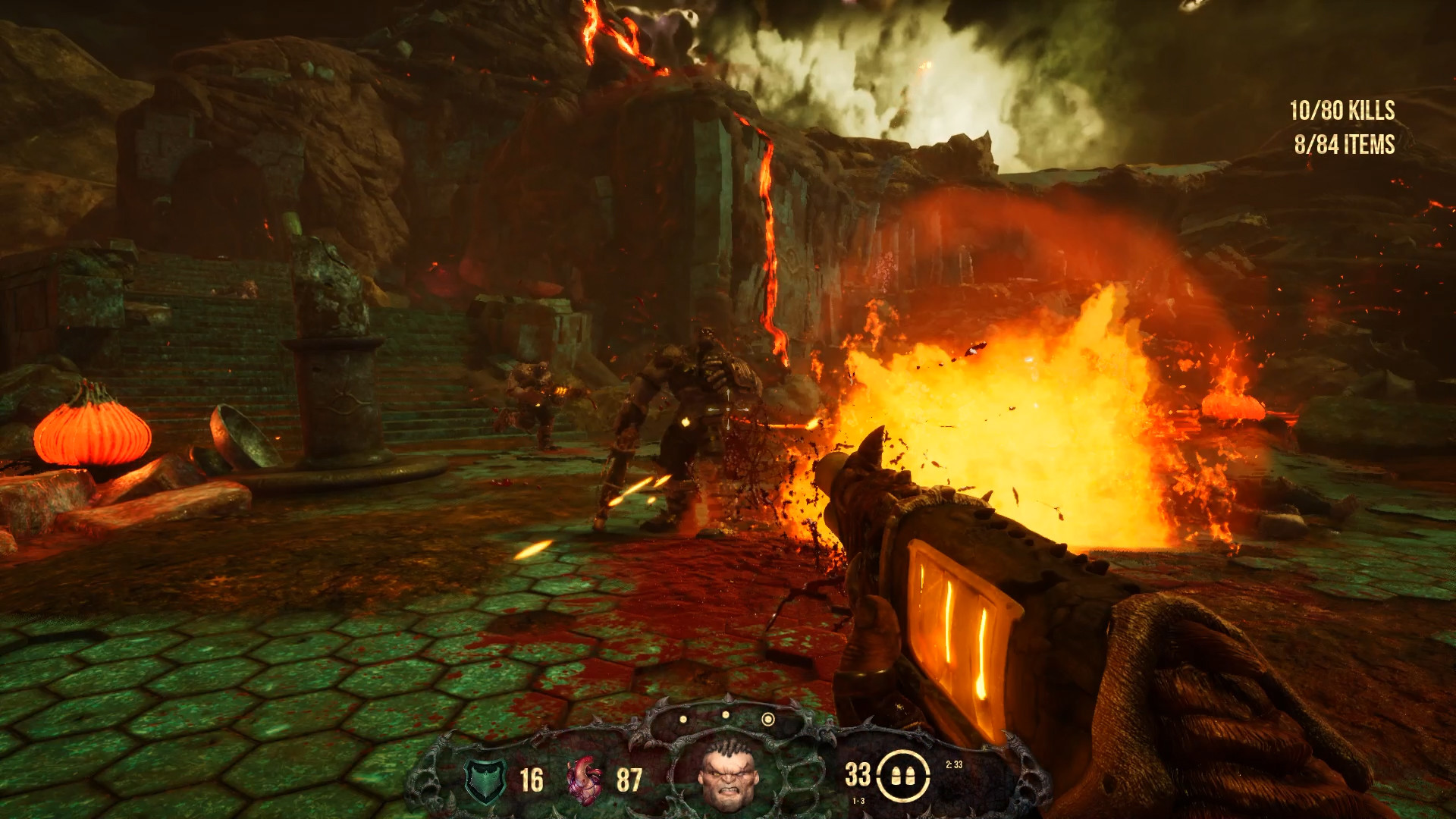Click the ammo count showing 33
The image size is (1456, 819).
tap(857, 775)
